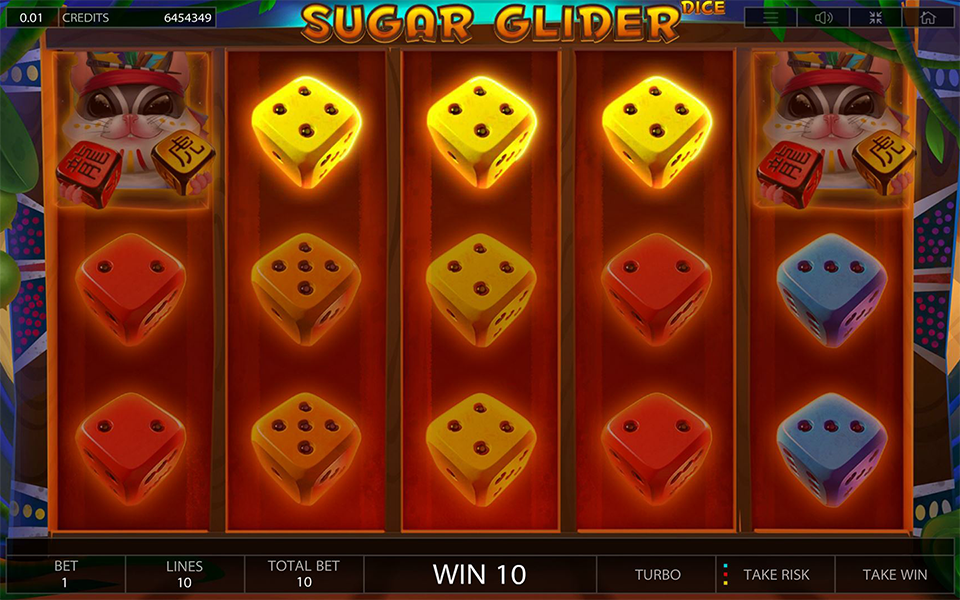Adjust the number of LINES

184,574
